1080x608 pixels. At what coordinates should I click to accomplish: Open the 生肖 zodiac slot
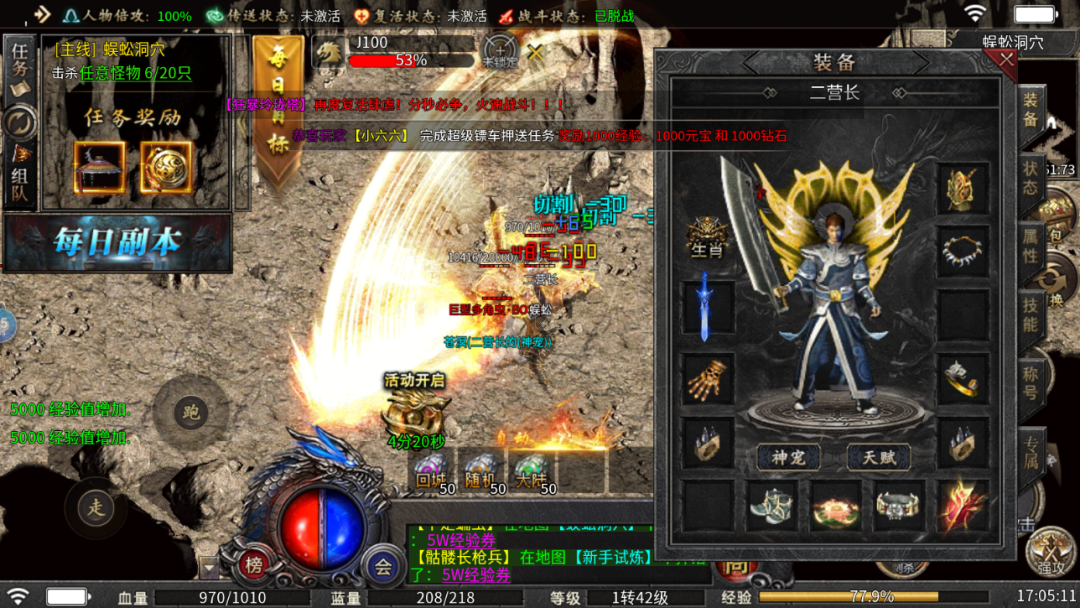pos(708,237)
